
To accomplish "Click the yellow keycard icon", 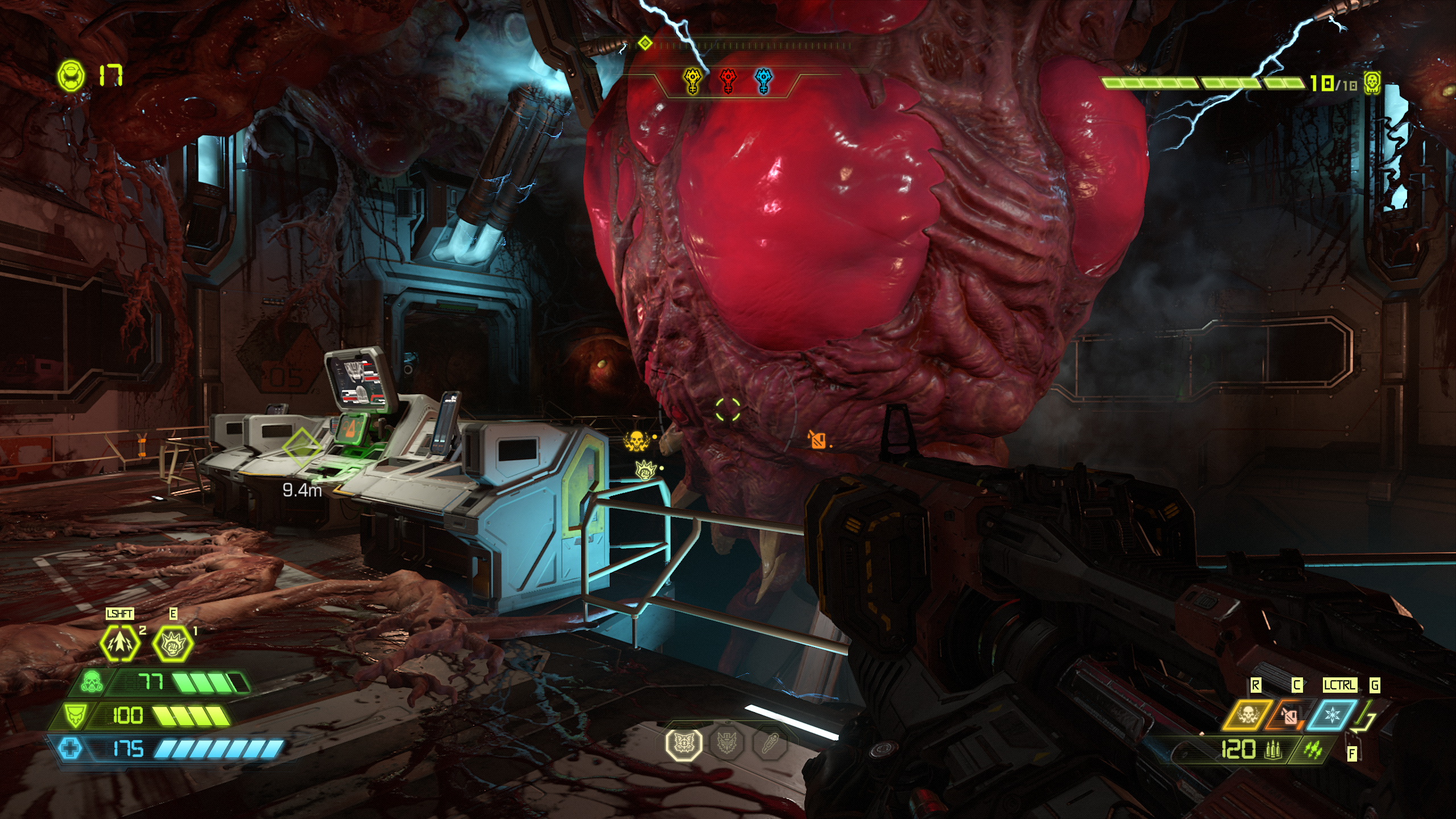I will click(x=692, y=81).
